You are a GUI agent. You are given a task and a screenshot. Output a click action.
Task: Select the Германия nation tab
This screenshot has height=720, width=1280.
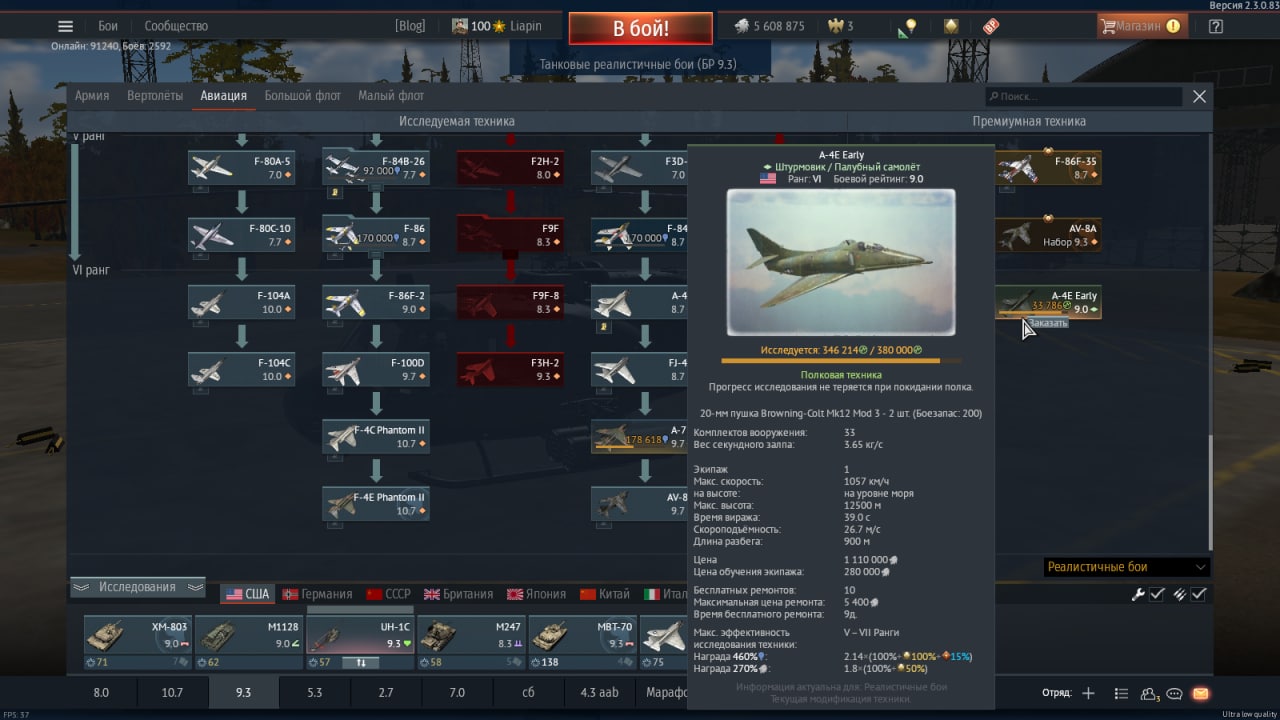click(x=317, y=594)
